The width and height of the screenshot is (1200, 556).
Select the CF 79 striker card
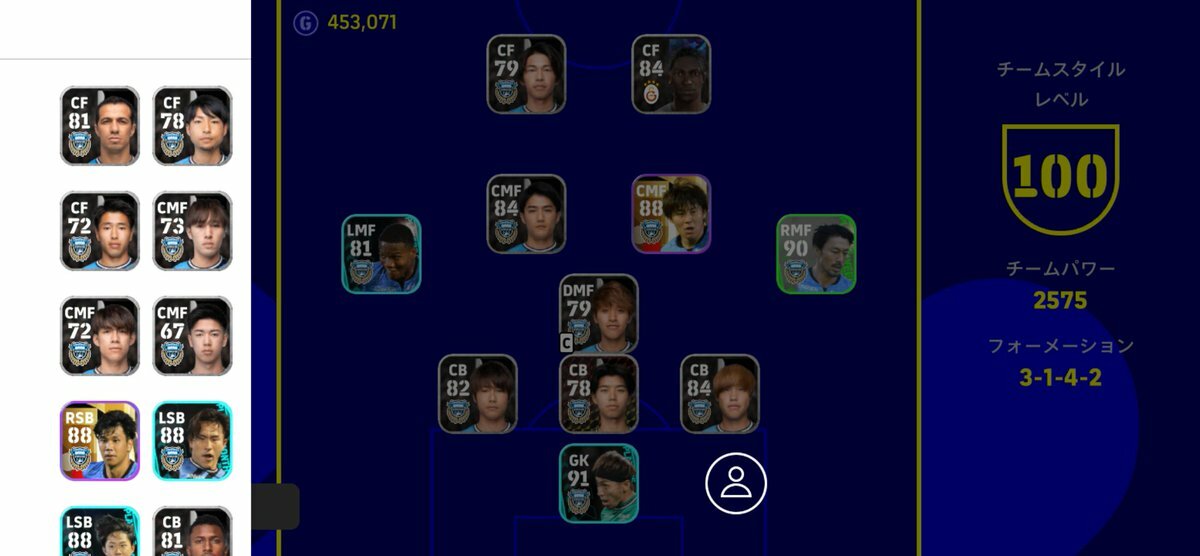[x=526, y=74]
